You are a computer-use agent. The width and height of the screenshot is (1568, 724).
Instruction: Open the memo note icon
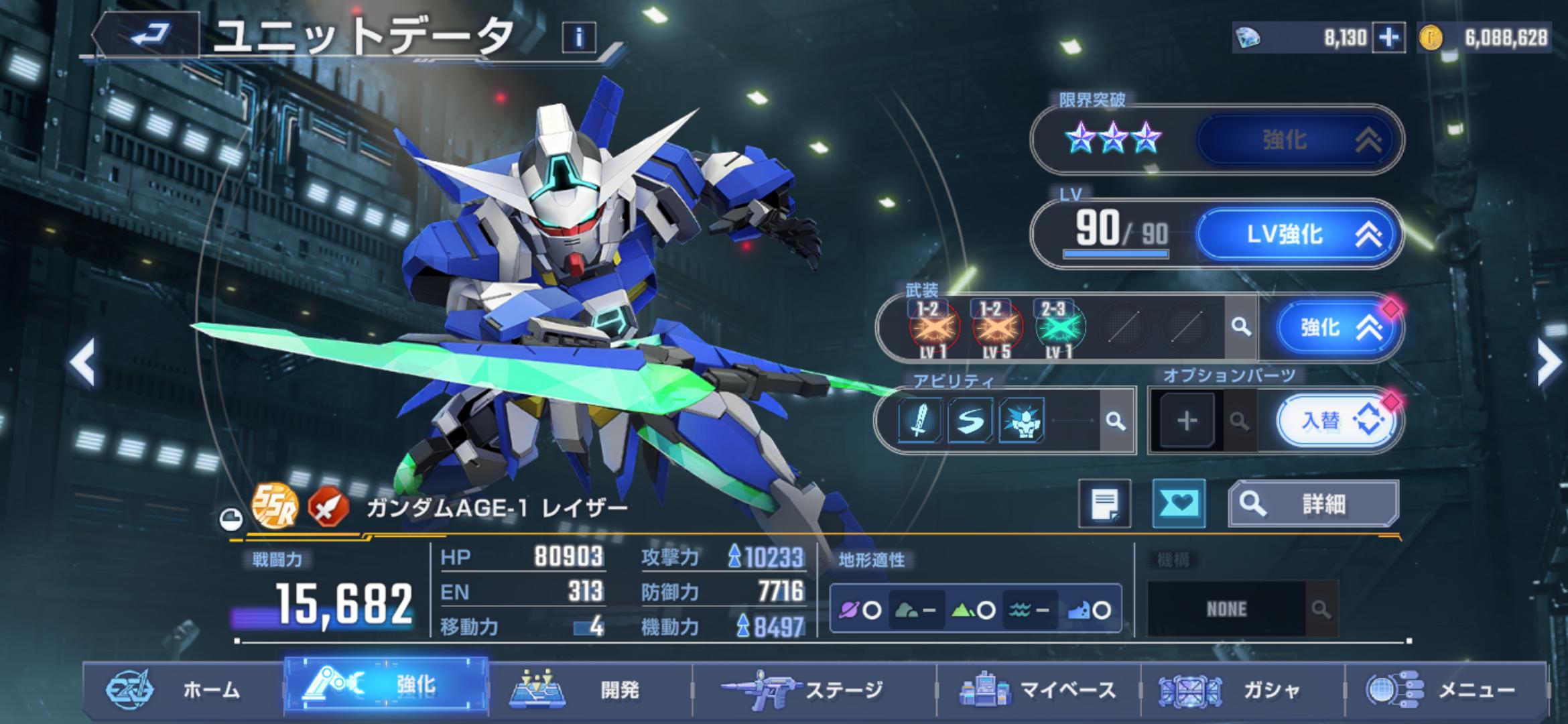[x=1104, y=503]
